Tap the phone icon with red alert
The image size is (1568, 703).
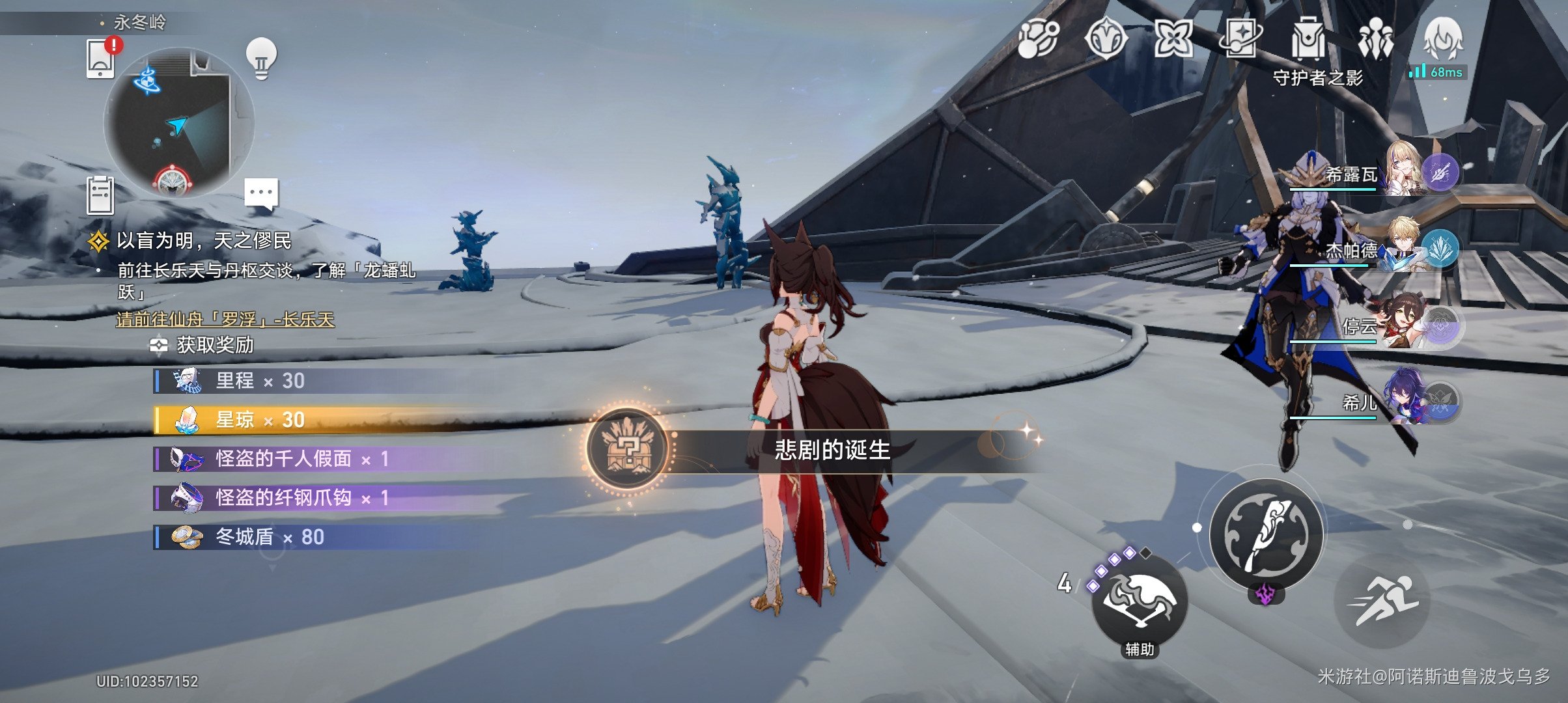click(x=102, y=59)
